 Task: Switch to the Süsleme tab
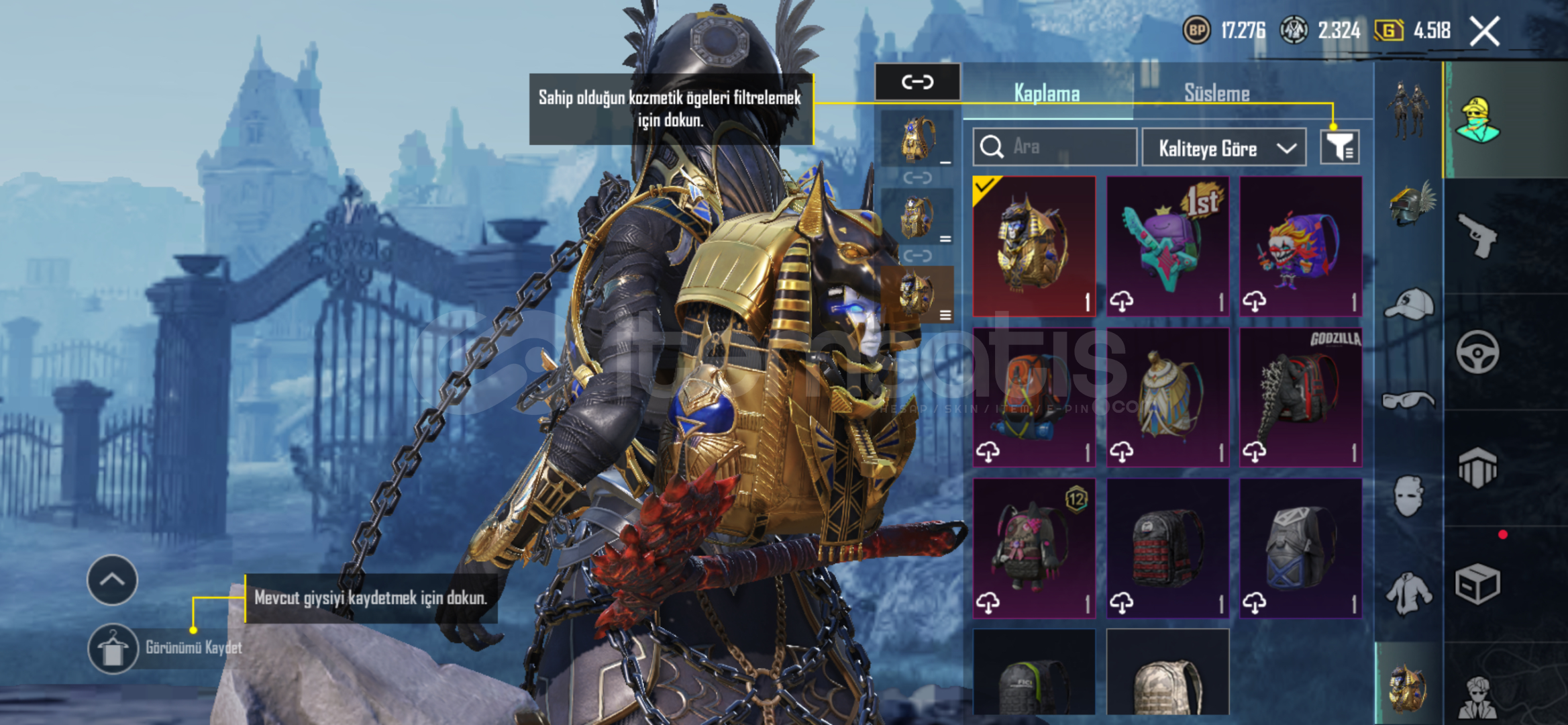tap(1216, 93)
